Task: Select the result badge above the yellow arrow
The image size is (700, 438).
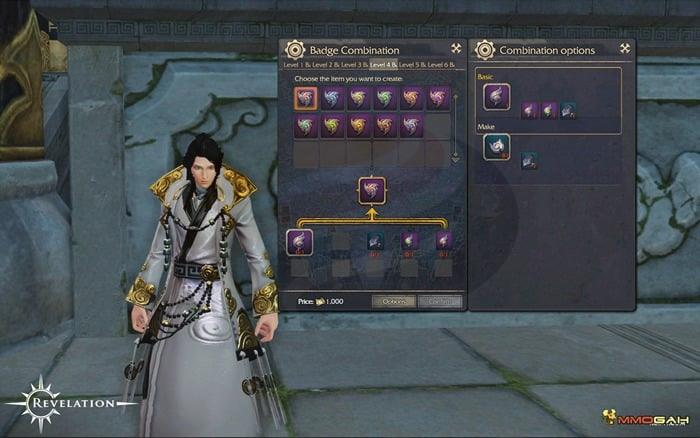Action: pos(372,190)
